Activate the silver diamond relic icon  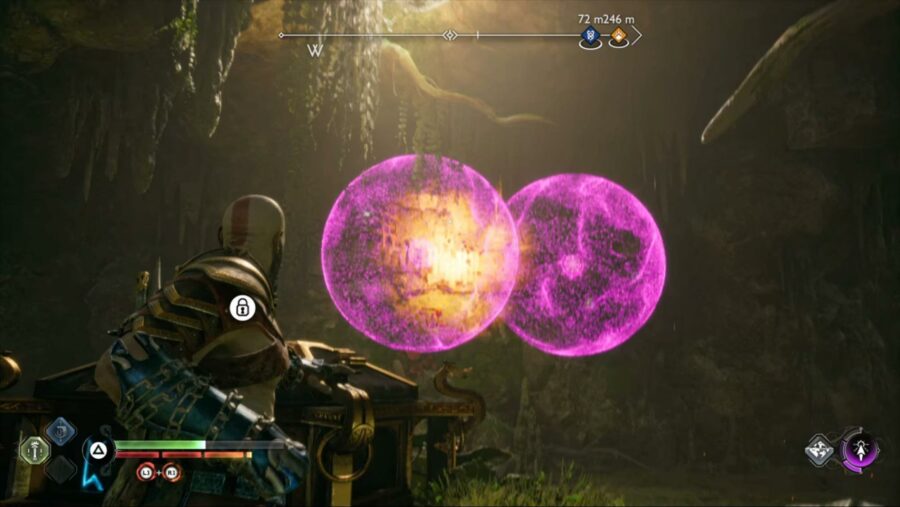pyautogui.click(x=820, y=451)
